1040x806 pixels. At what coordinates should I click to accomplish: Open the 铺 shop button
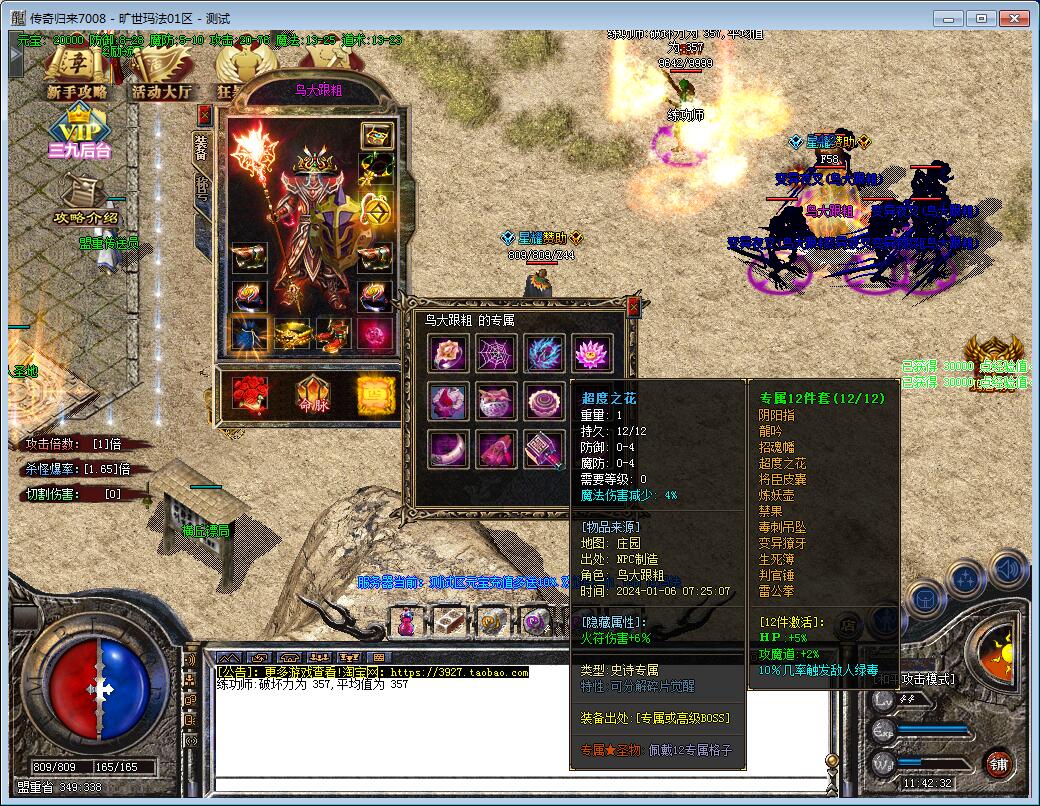(x=997, y=764)
